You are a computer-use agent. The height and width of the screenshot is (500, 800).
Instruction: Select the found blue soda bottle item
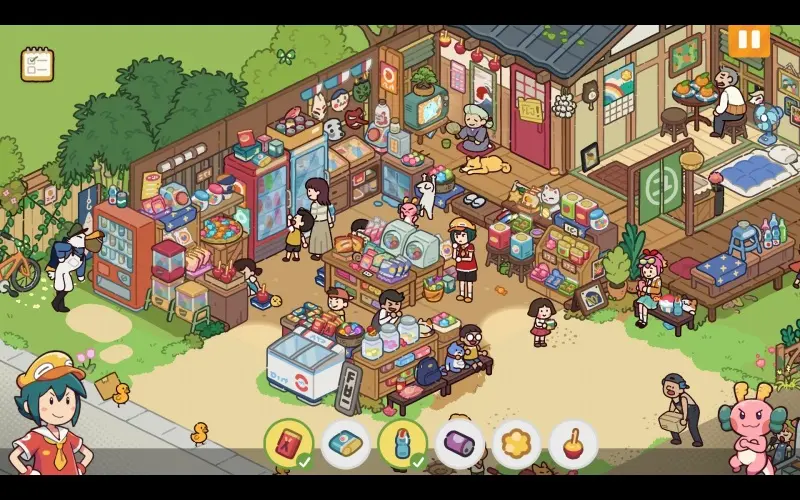point(402,444)
